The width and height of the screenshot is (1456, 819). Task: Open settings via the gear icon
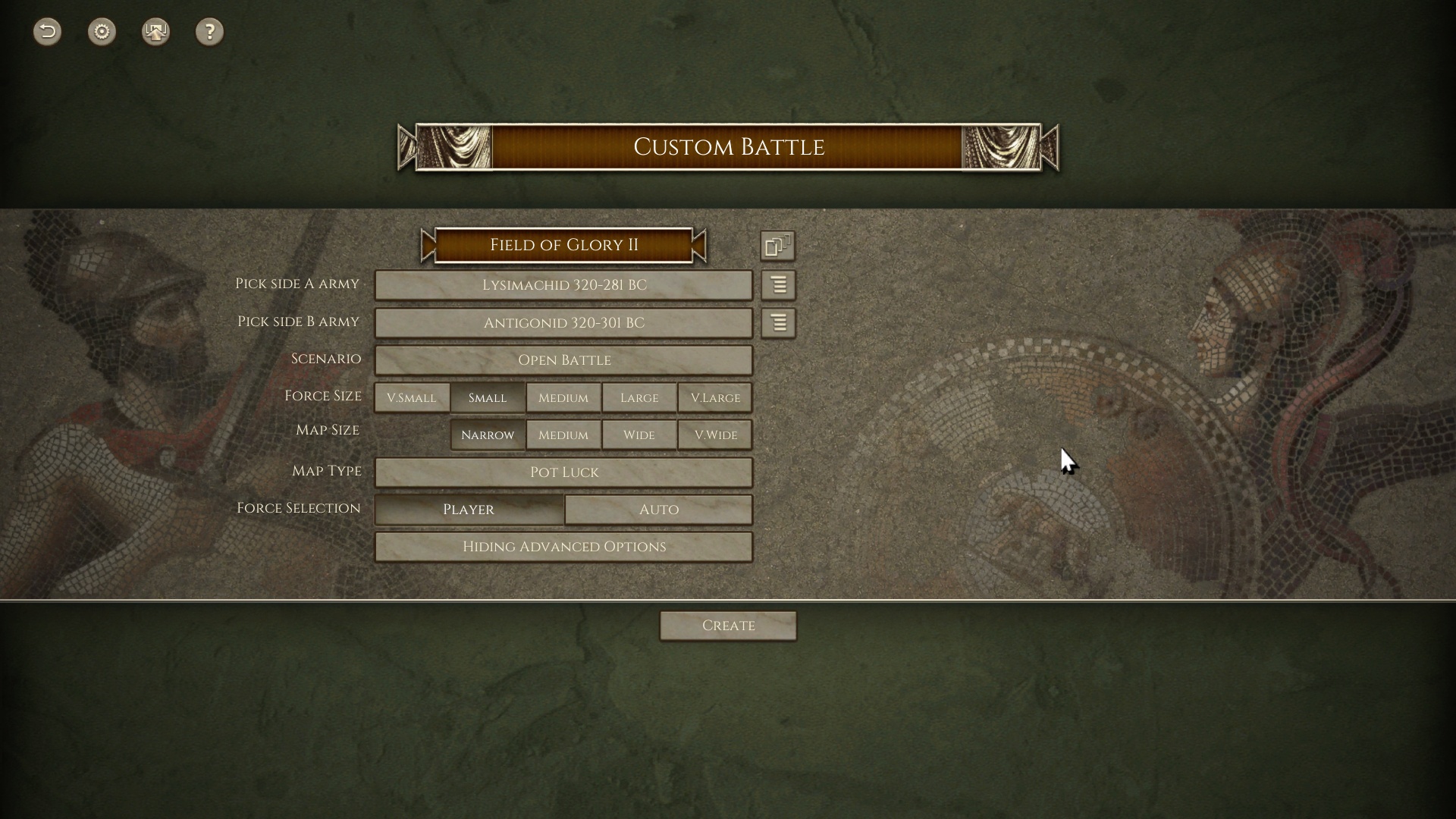point(102,32)
